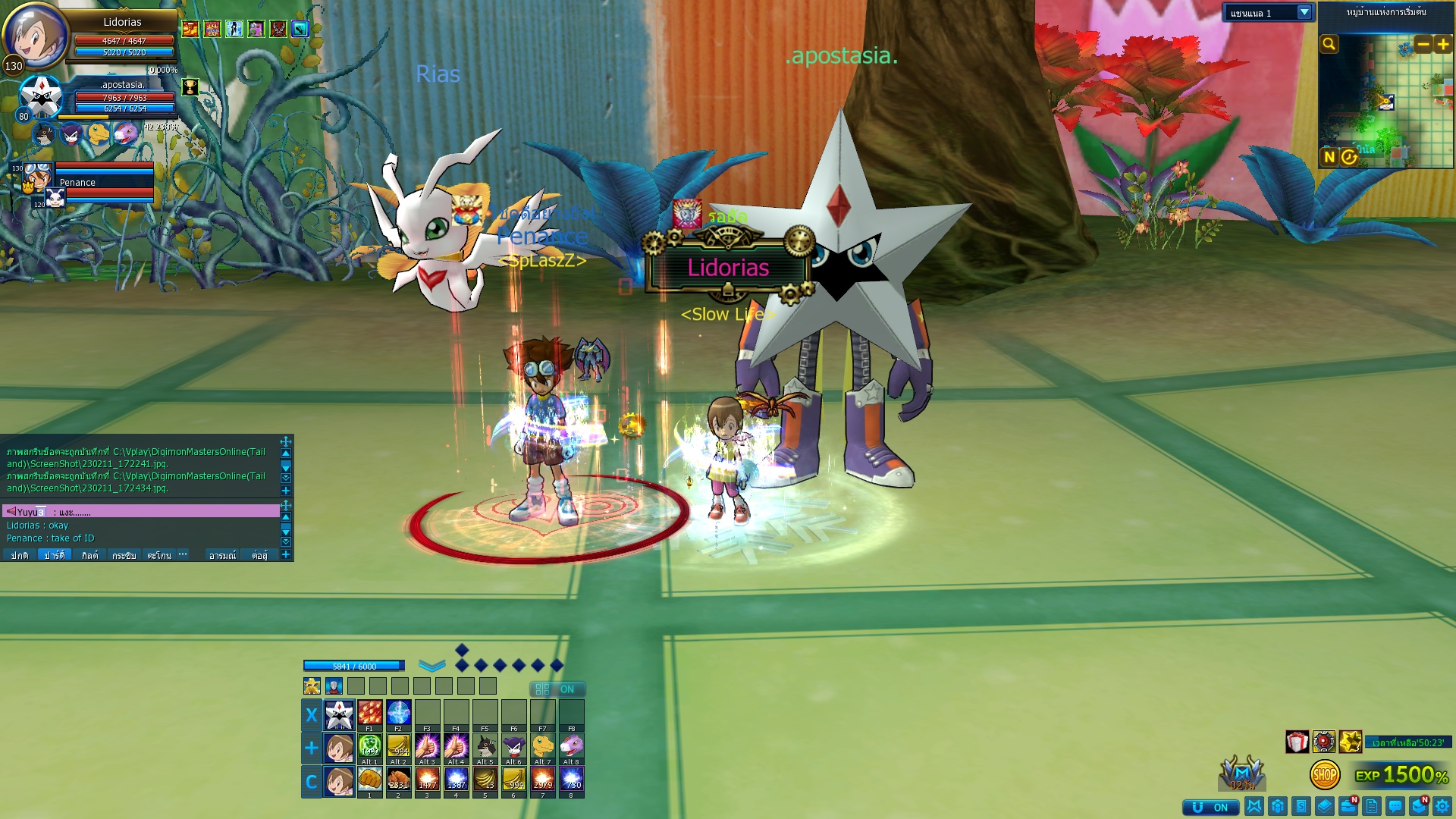This screenshot has width=1456, height=819.
Task: Open the gear settings menu
Action: tap(1442, 806)
